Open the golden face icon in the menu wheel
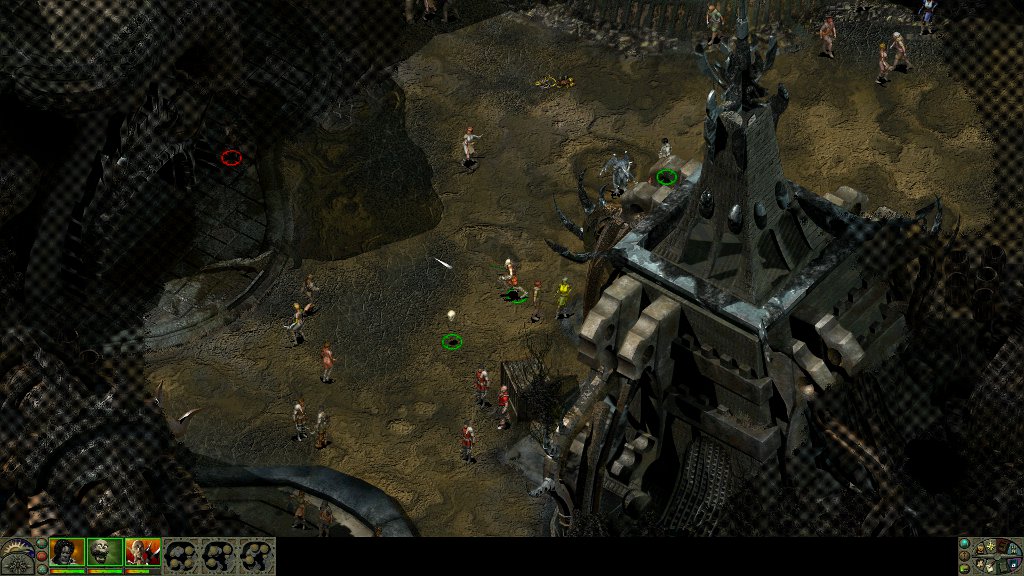This screenshot has height=576, width=1024. [980, 549]
